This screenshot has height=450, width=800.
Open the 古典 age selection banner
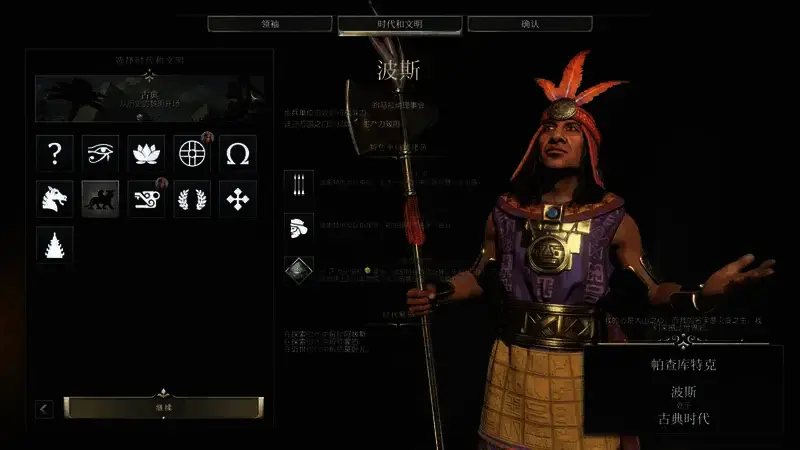(150, 99)
